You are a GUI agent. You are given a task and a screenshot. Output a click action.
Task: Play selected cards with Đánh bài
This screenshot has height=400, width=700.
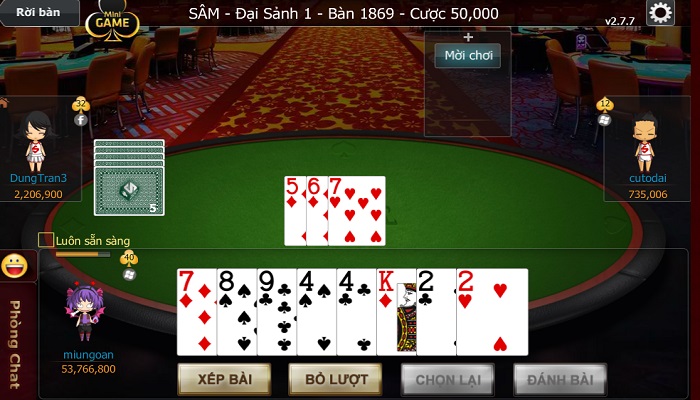[560, 380]
